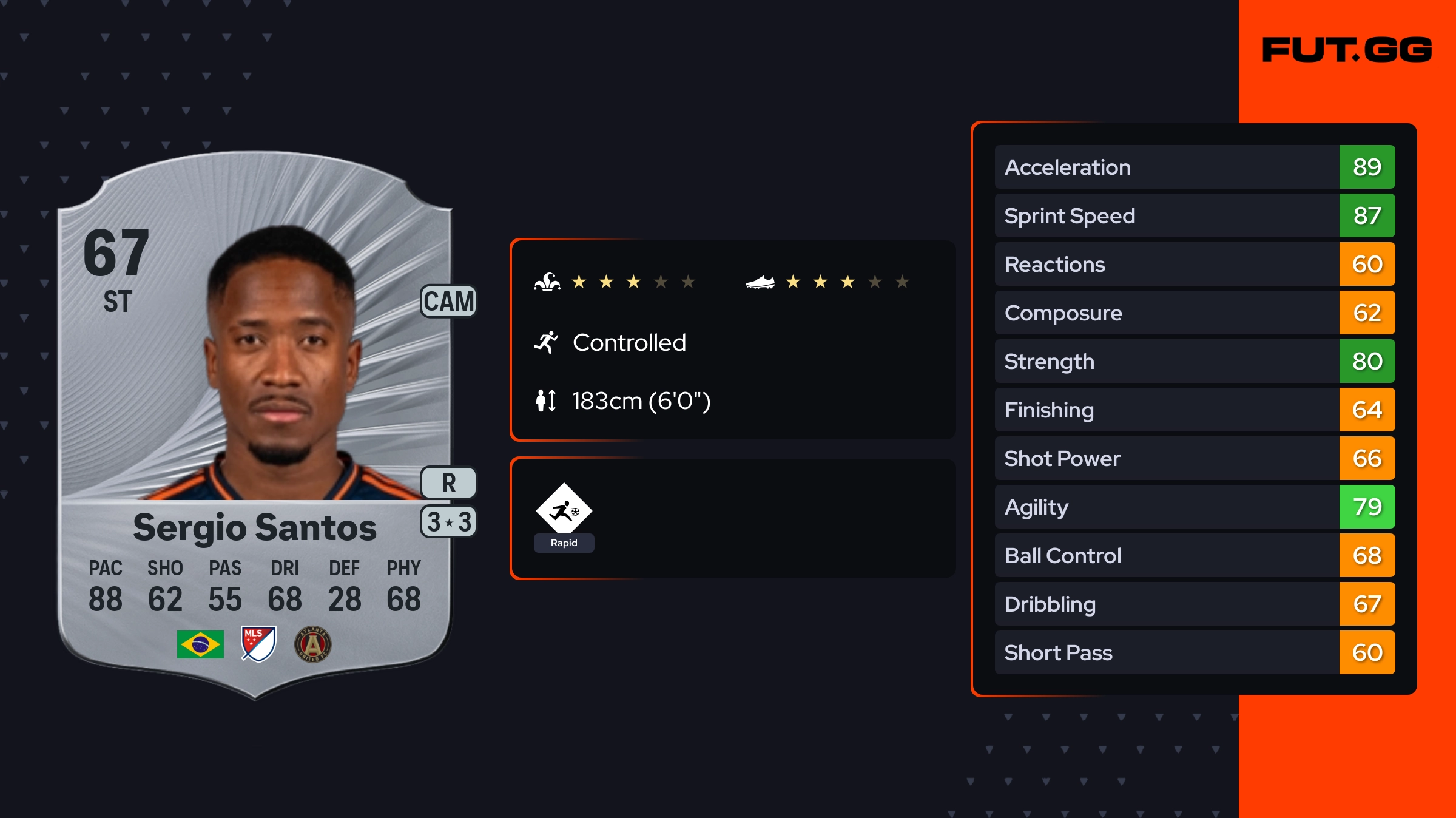1456x818 pixels.
Task: Choose the Ball Control stat row
Action: pyautogui.click(x=1194, y=555)
